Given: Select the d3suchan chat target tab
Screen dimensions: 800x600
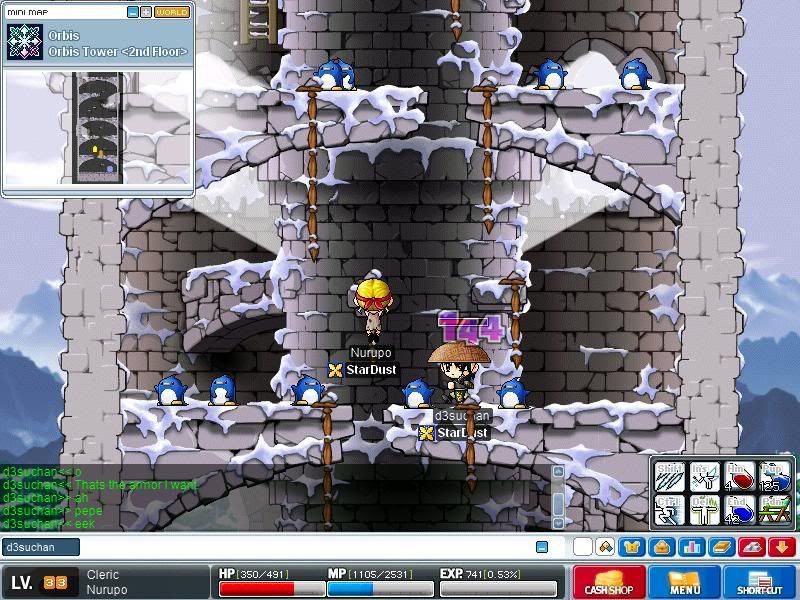Looking at the screenshot, I should [x=41, y=547].
